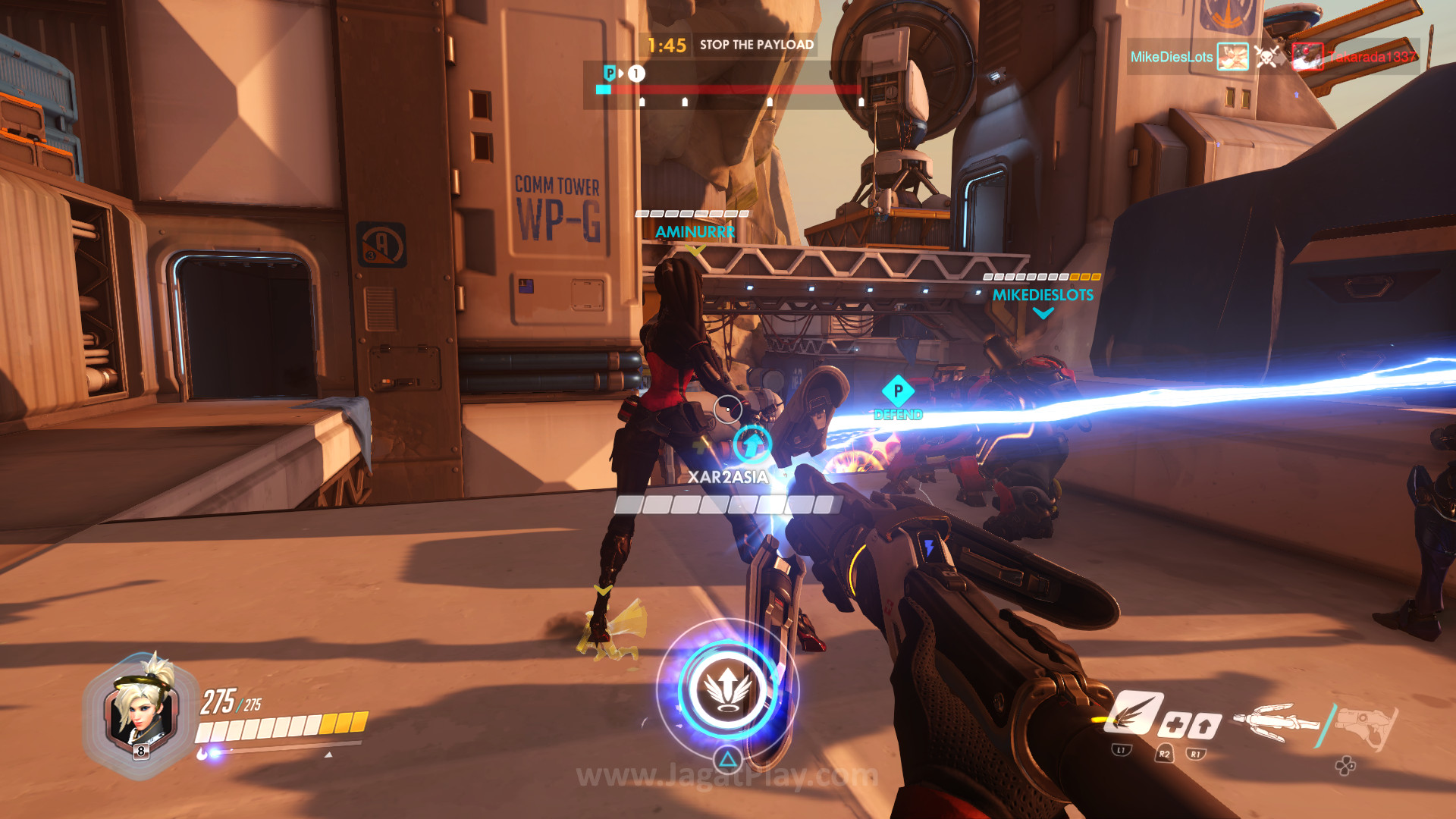
Task: Choose the damage boost arrow icon
Action: click(1203, 726)
